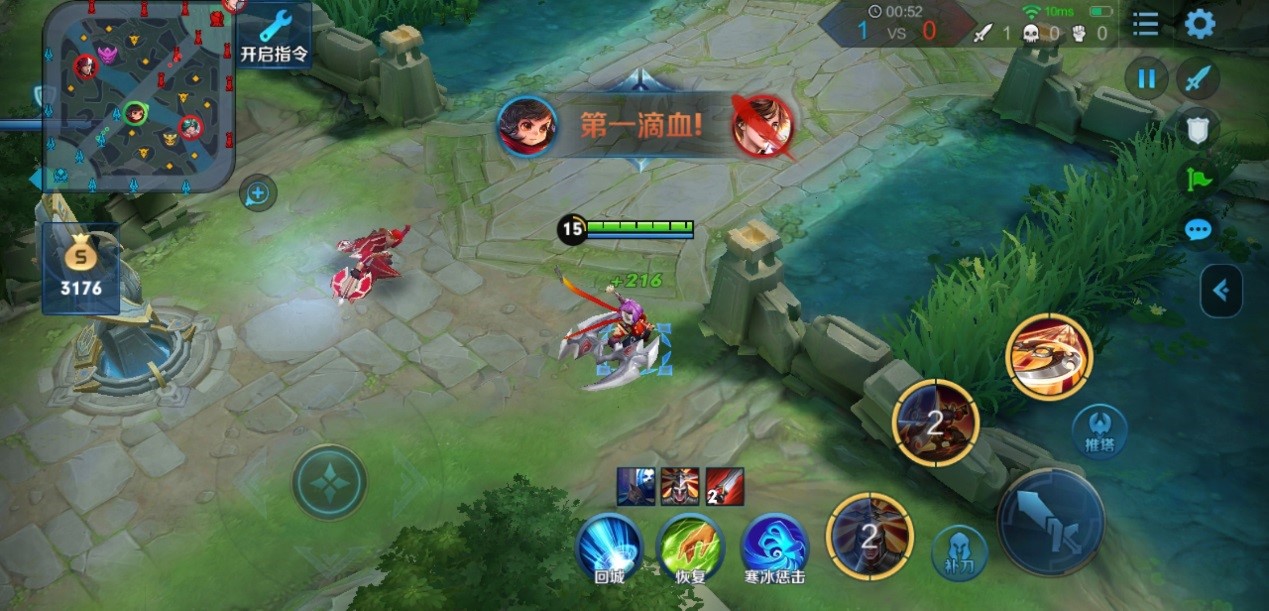Viewport: 1269px width, 611px height.
Task: Activate the 回城 recall skill
Action: point(609,546)
